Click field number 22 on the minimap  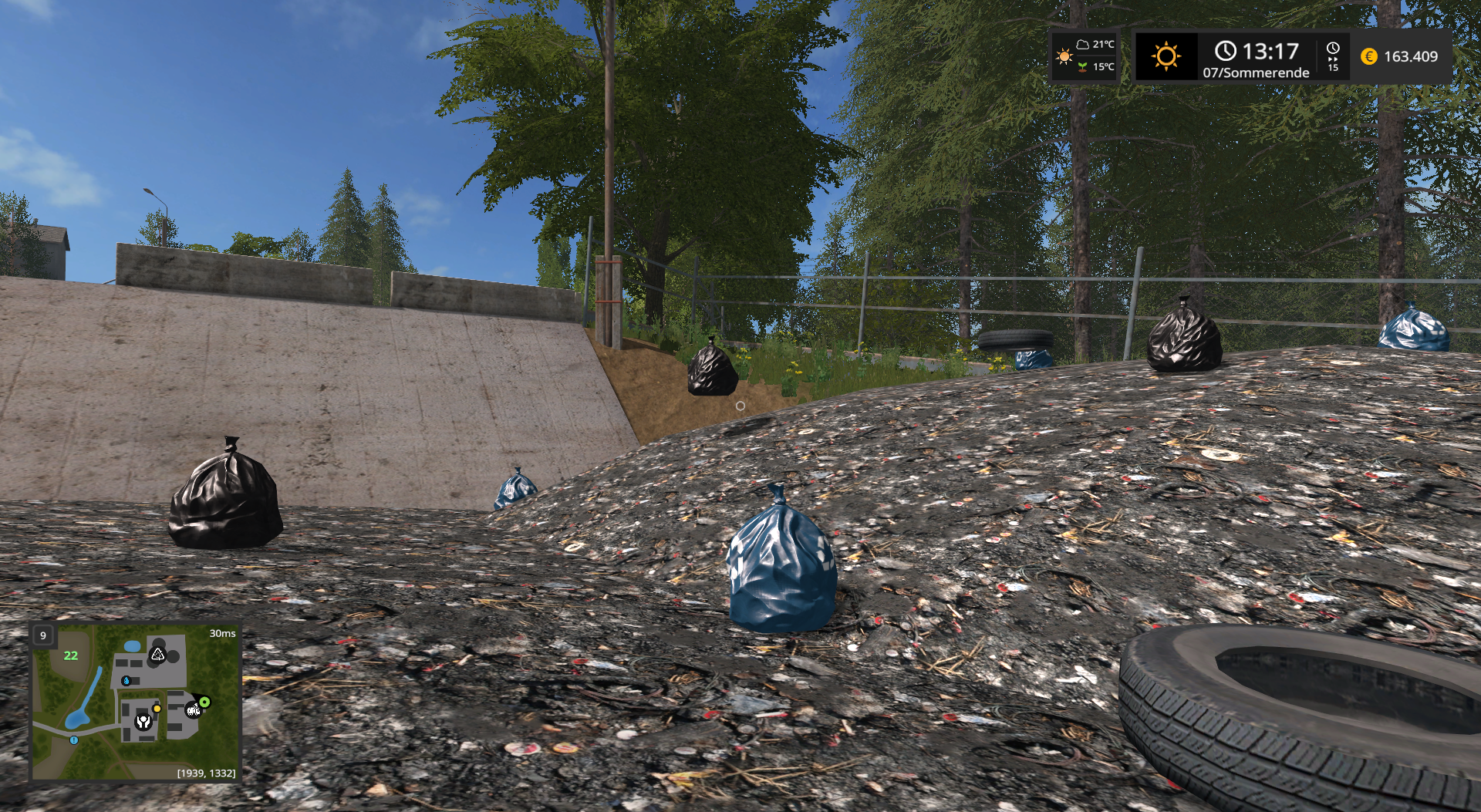point(71,655)
